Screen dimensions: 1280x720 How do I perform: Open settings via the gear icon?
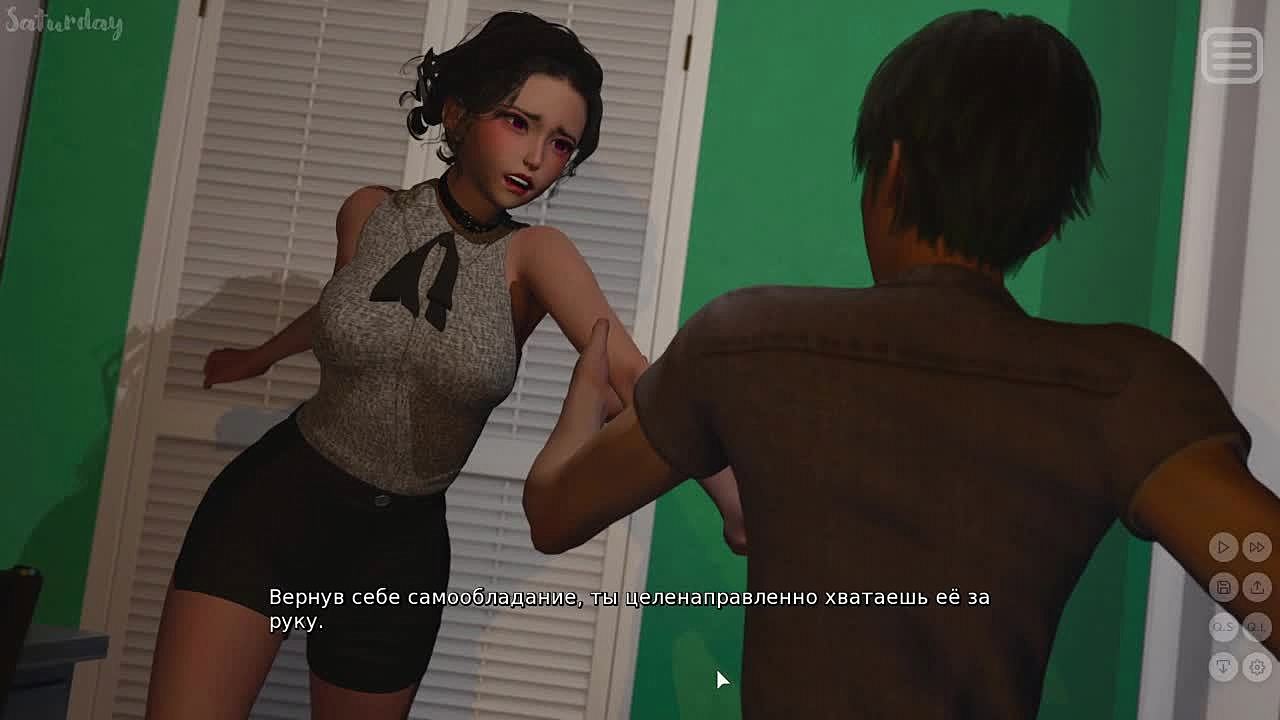pyautogui.click(x=1257, y=667)
